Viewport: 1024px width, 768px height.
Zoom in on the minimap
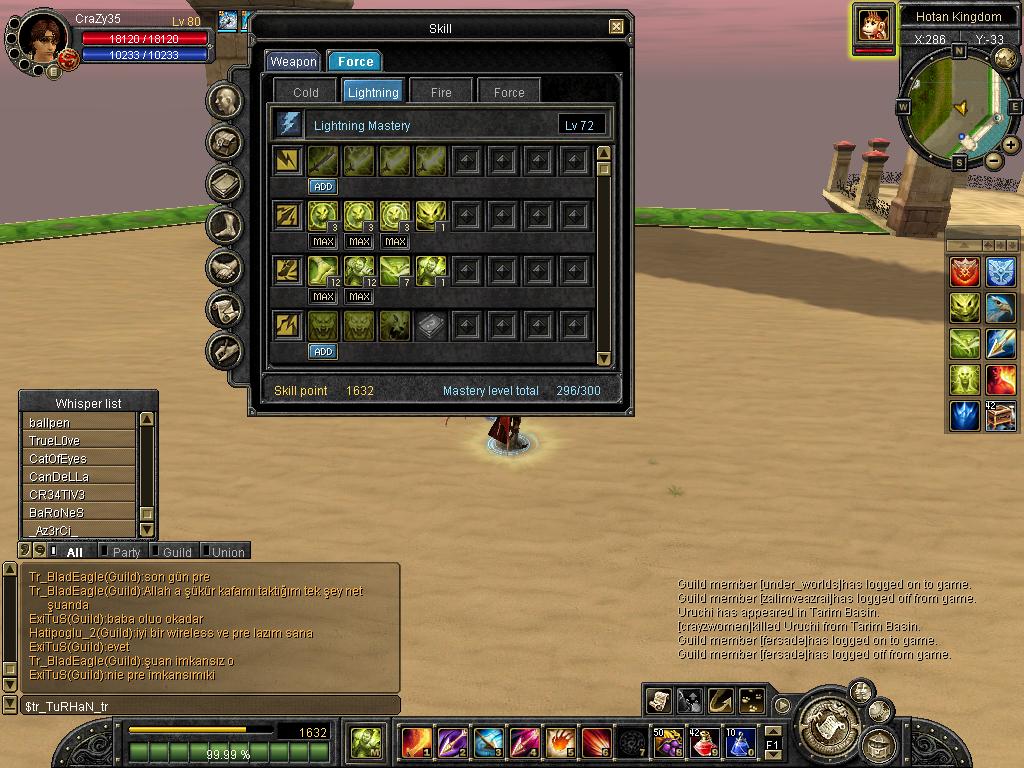1011,145
